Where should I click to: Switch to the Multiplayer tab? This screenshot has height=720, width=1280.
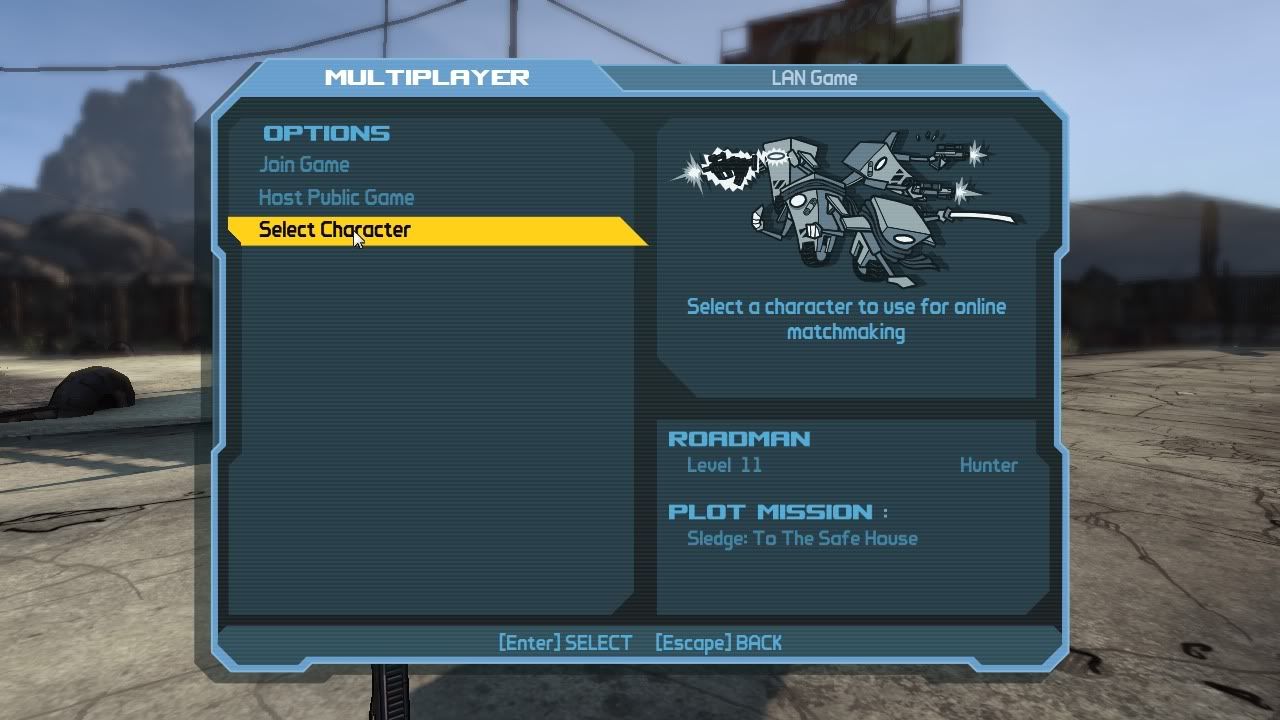426,77
